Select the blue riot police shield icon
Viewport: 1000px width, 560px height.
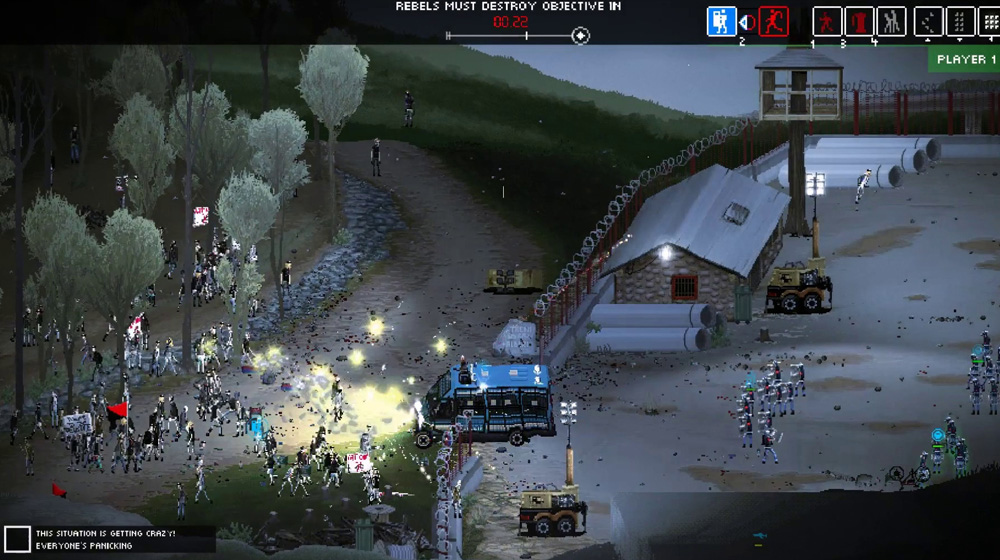click(721, 21)
